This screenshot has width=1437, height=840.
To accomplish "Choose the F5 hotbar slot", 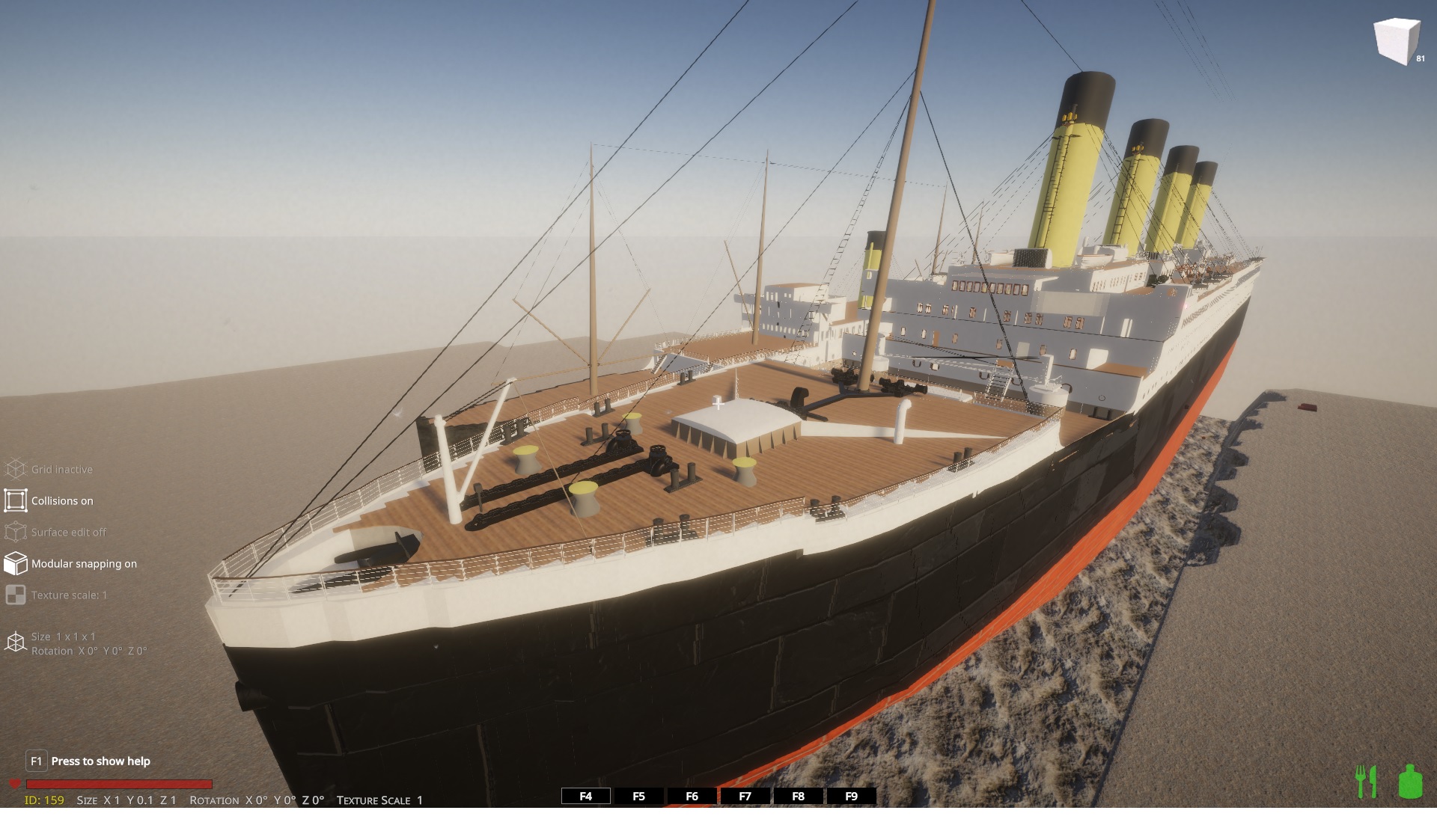I will (638, 796).
